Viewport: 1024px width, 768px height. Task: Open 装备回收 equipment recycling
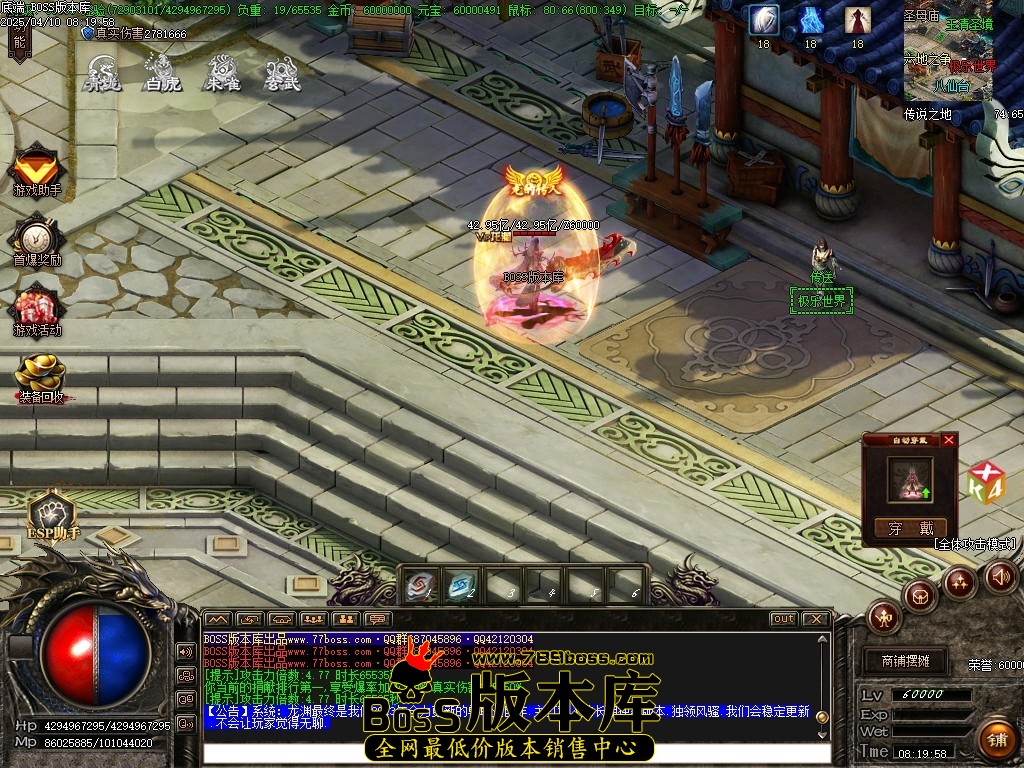pyautogui.click(x=40, y=376)
